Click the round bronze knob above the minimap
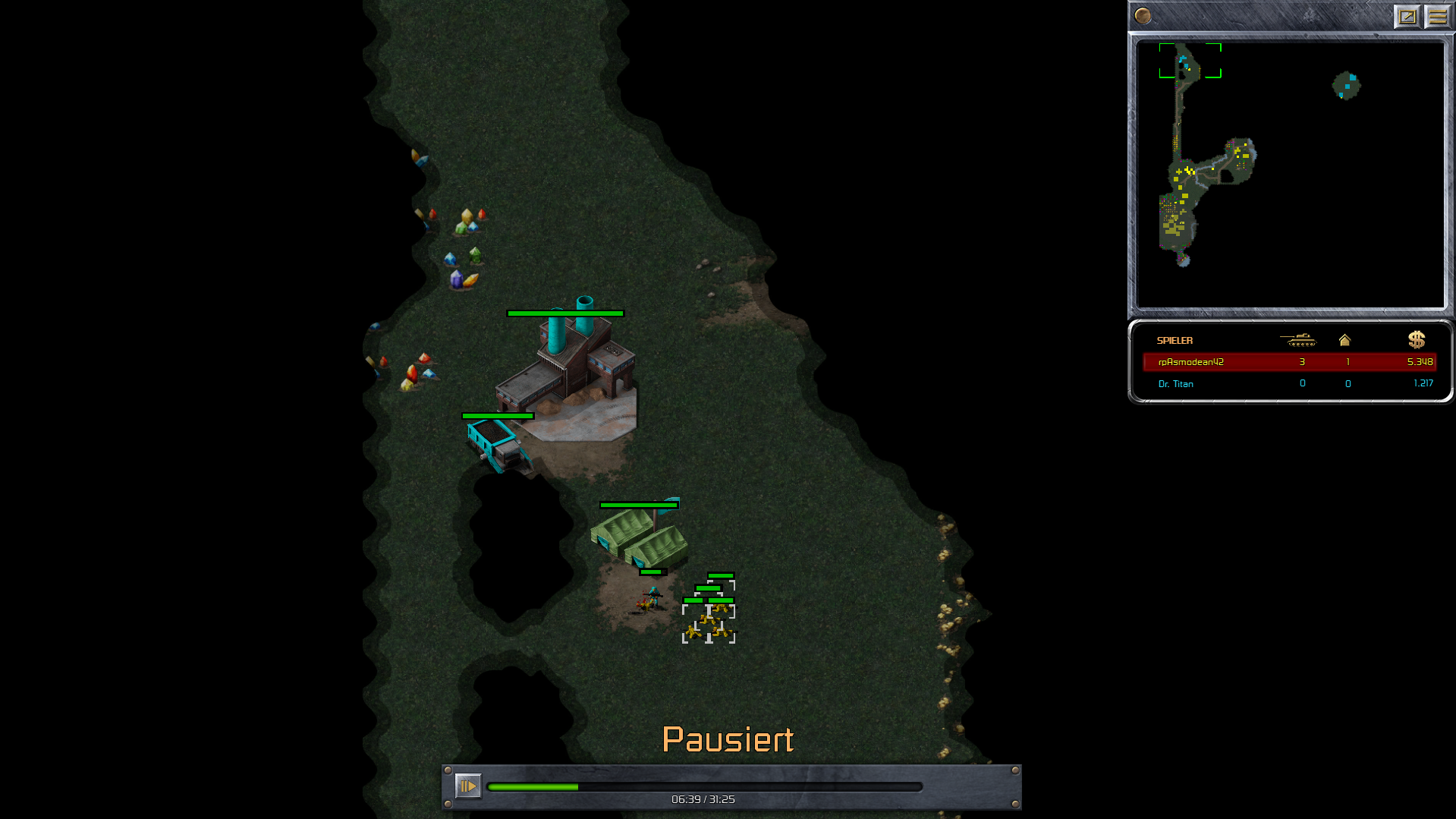 [x=1143, y=16]
